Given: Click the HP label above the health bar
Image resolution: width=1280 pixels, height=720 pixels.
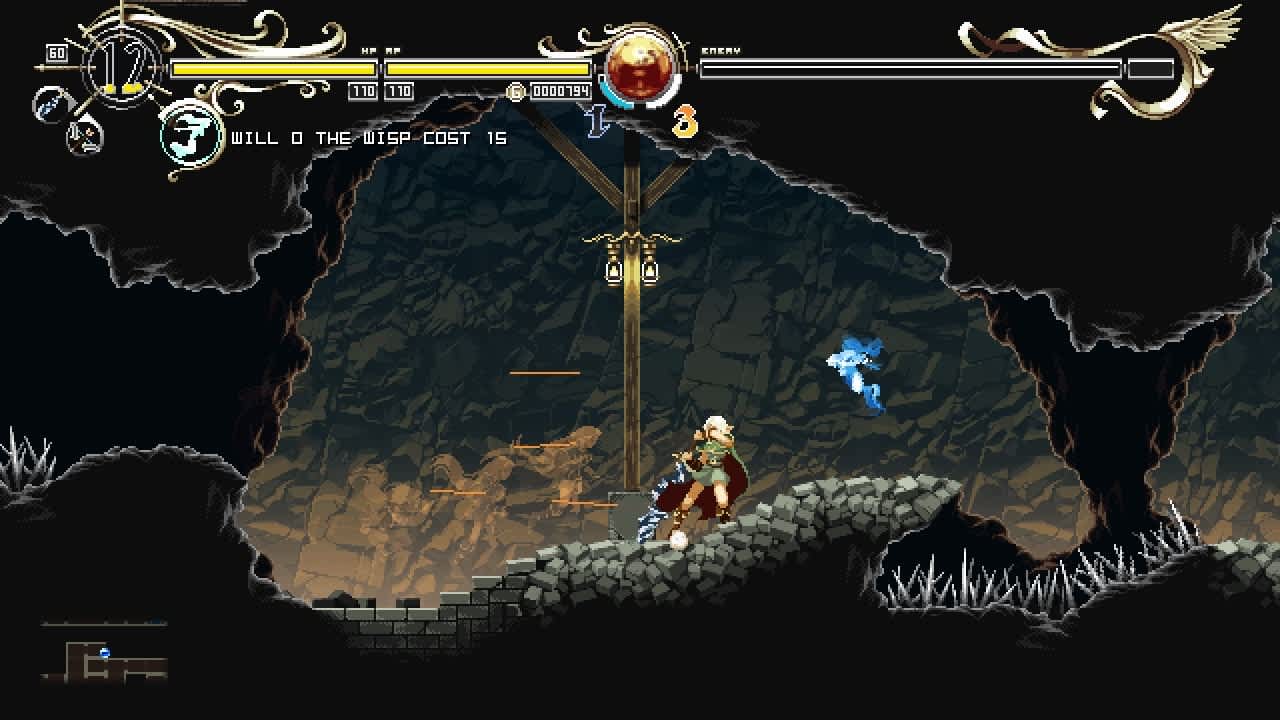Looking at the screenshot, I should coord(368,51).
